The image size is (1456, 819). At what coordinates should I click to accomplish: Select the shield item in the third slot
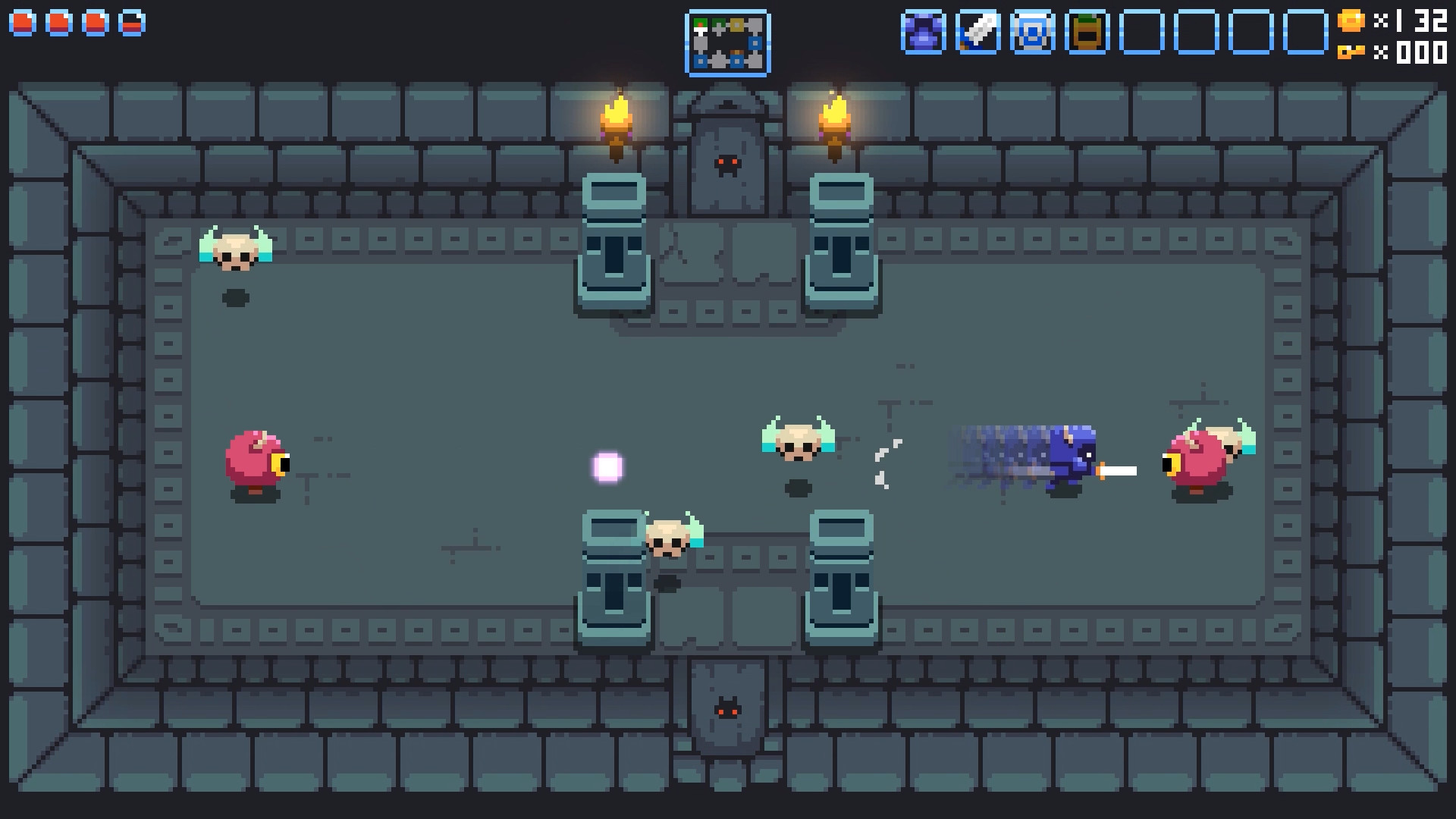[1034, 32]
